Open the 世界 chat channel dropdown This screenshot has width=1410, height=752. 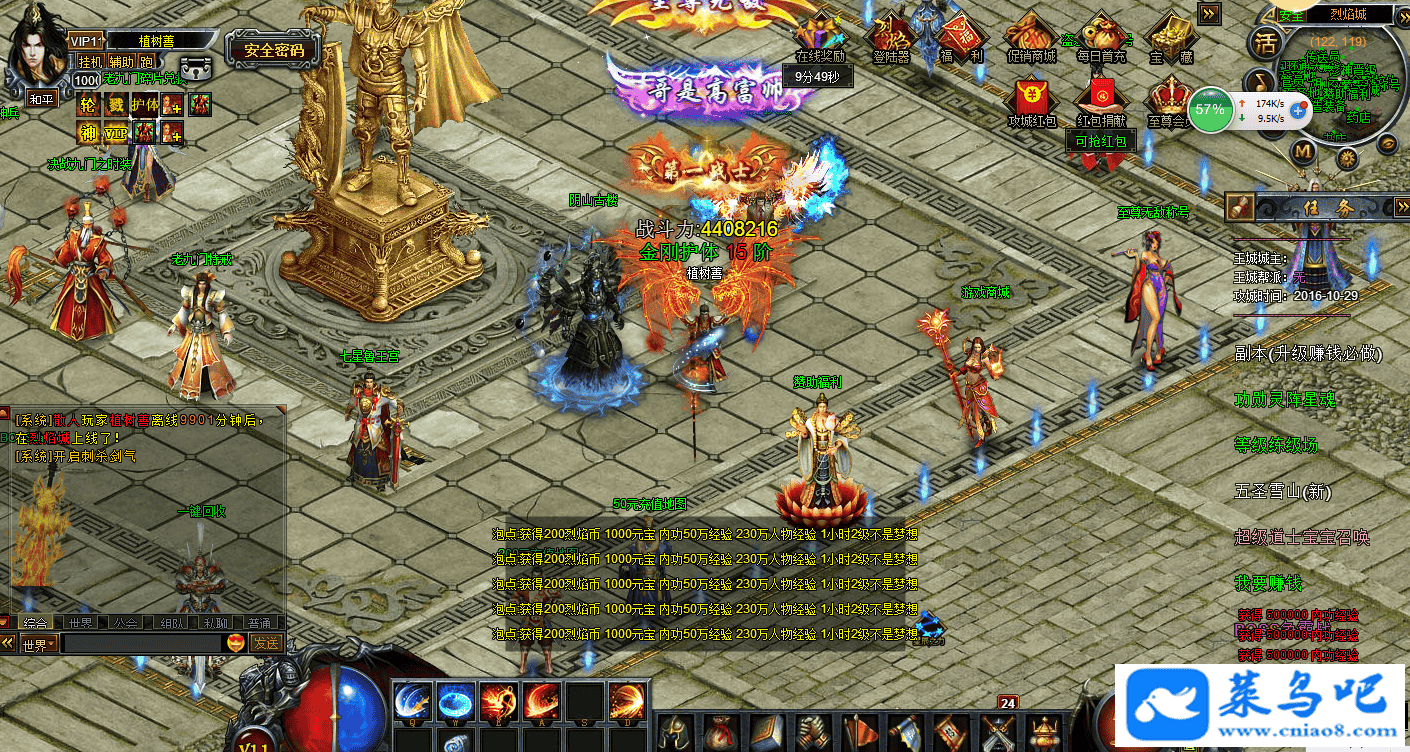point(36,644)
